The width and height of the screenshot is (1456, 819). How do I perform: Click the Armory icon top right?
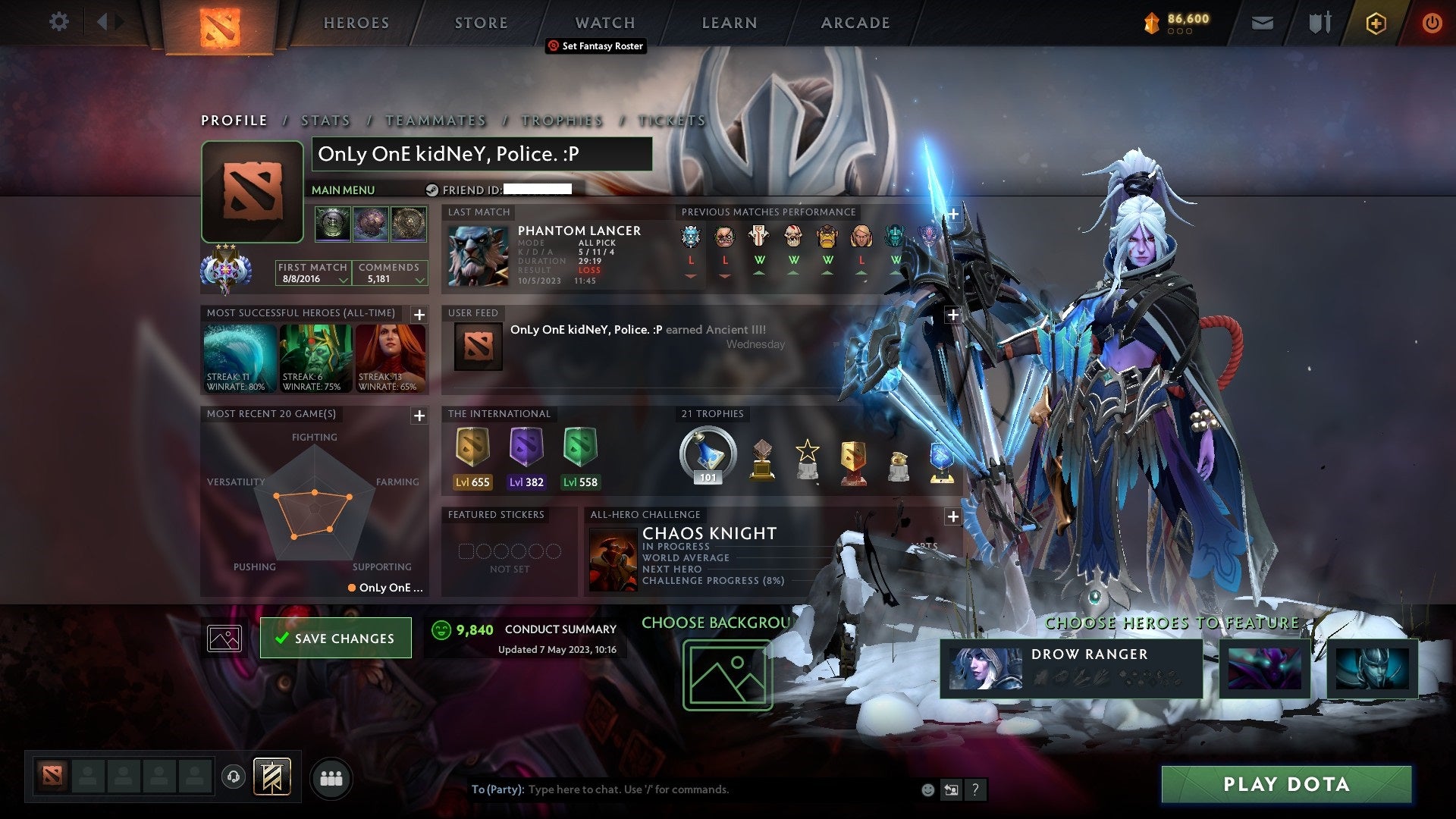coord(1319,23)
